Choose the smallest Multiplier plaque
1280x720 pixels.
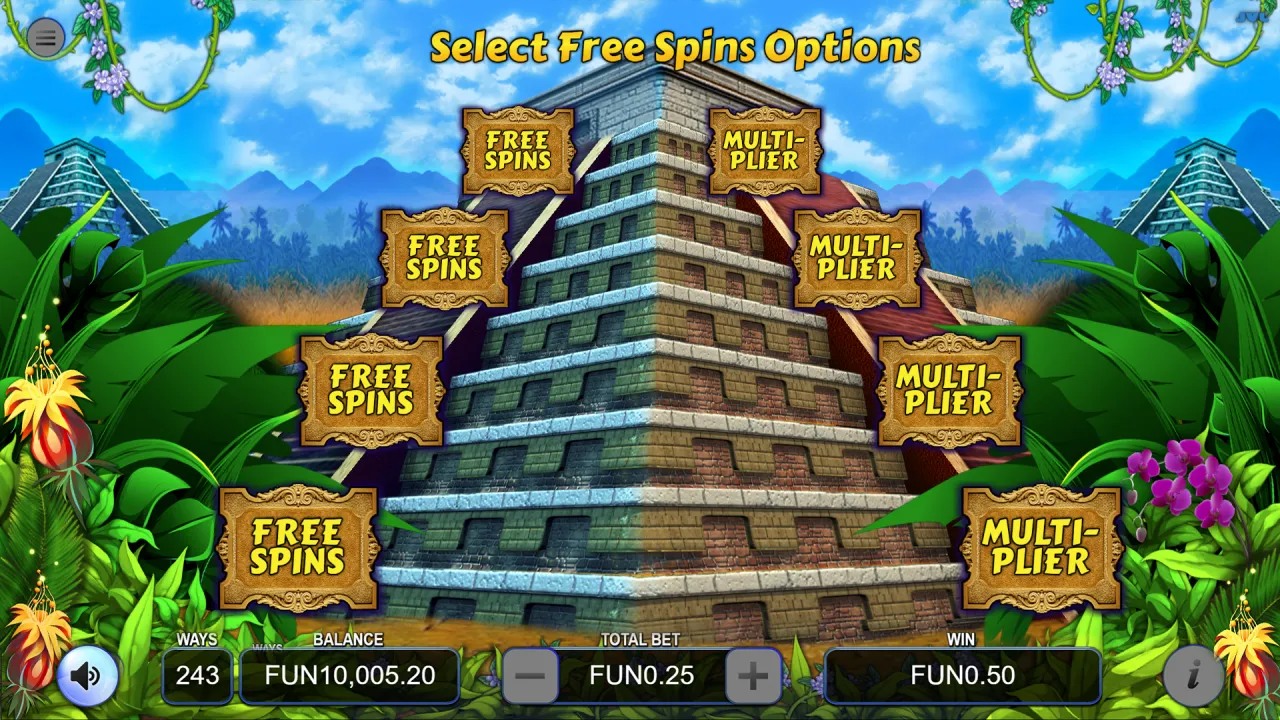pos(765,151)
